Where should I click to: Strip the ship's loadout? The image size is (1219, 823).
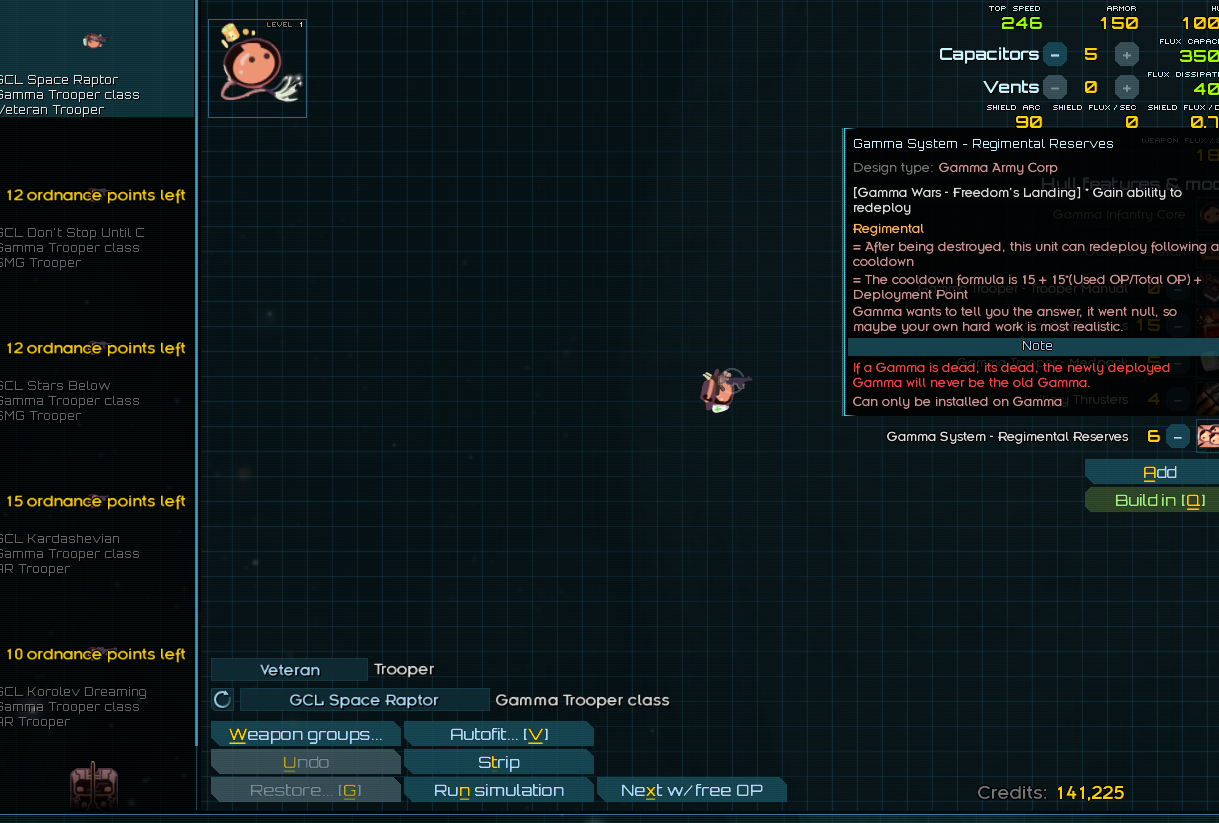click(498, 763)
